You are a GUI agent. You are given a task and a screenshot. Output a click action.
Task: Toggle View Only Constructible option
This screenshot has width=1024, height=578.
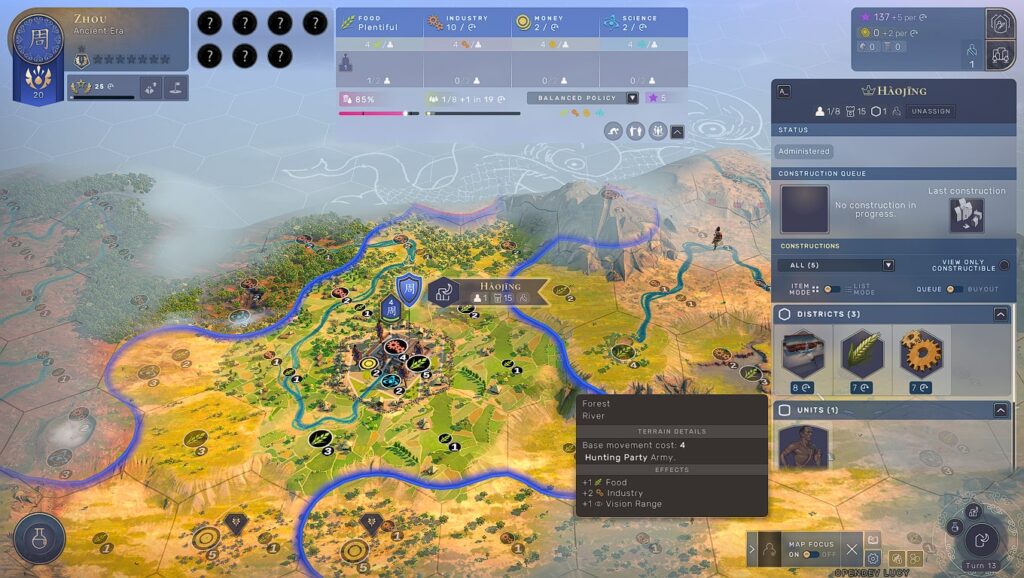coord(1004,265)
